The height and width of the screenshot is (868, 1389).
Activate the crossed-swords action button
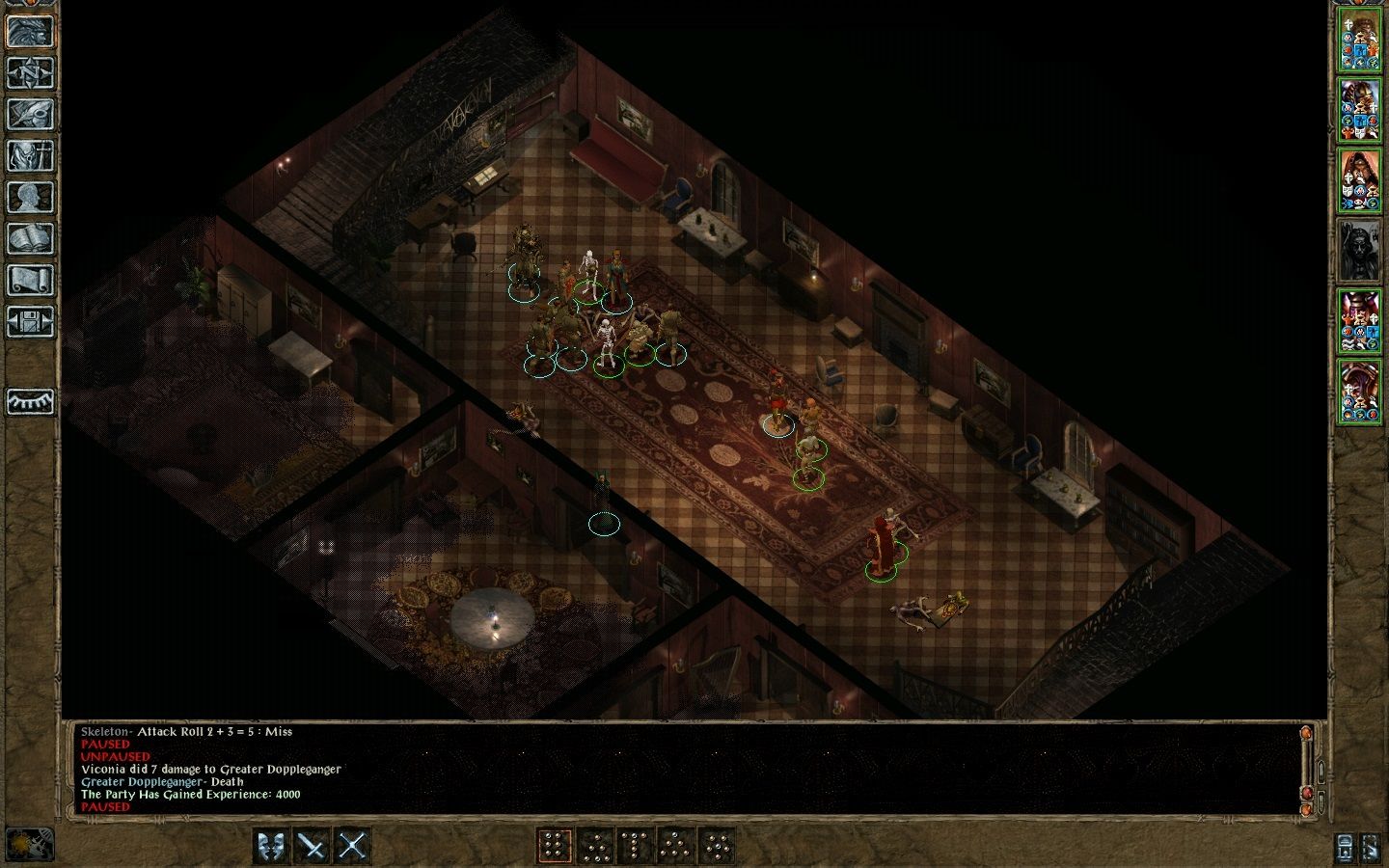[352, 846]
